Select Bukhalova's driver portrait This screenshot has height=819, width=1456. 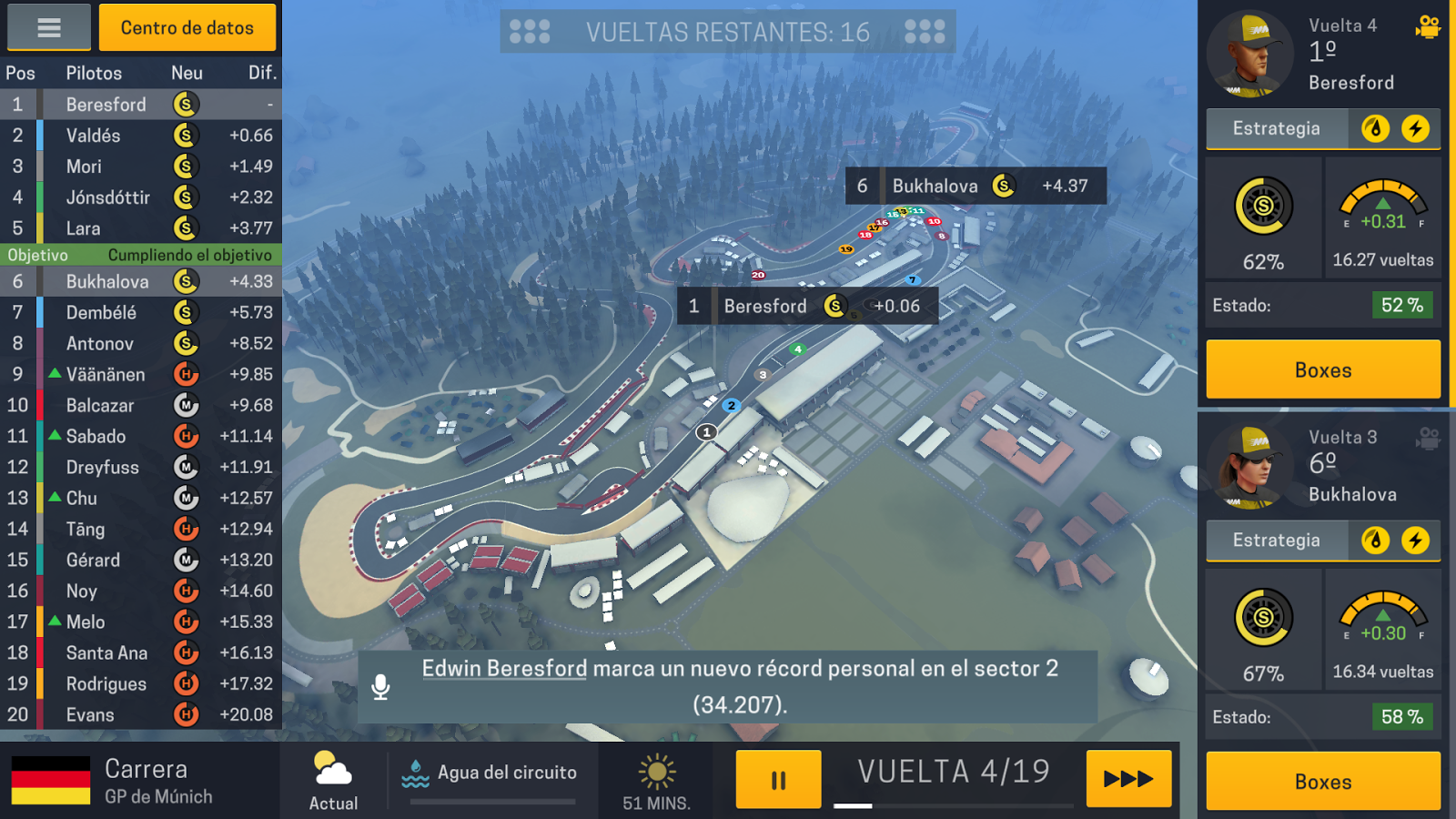1250,466
